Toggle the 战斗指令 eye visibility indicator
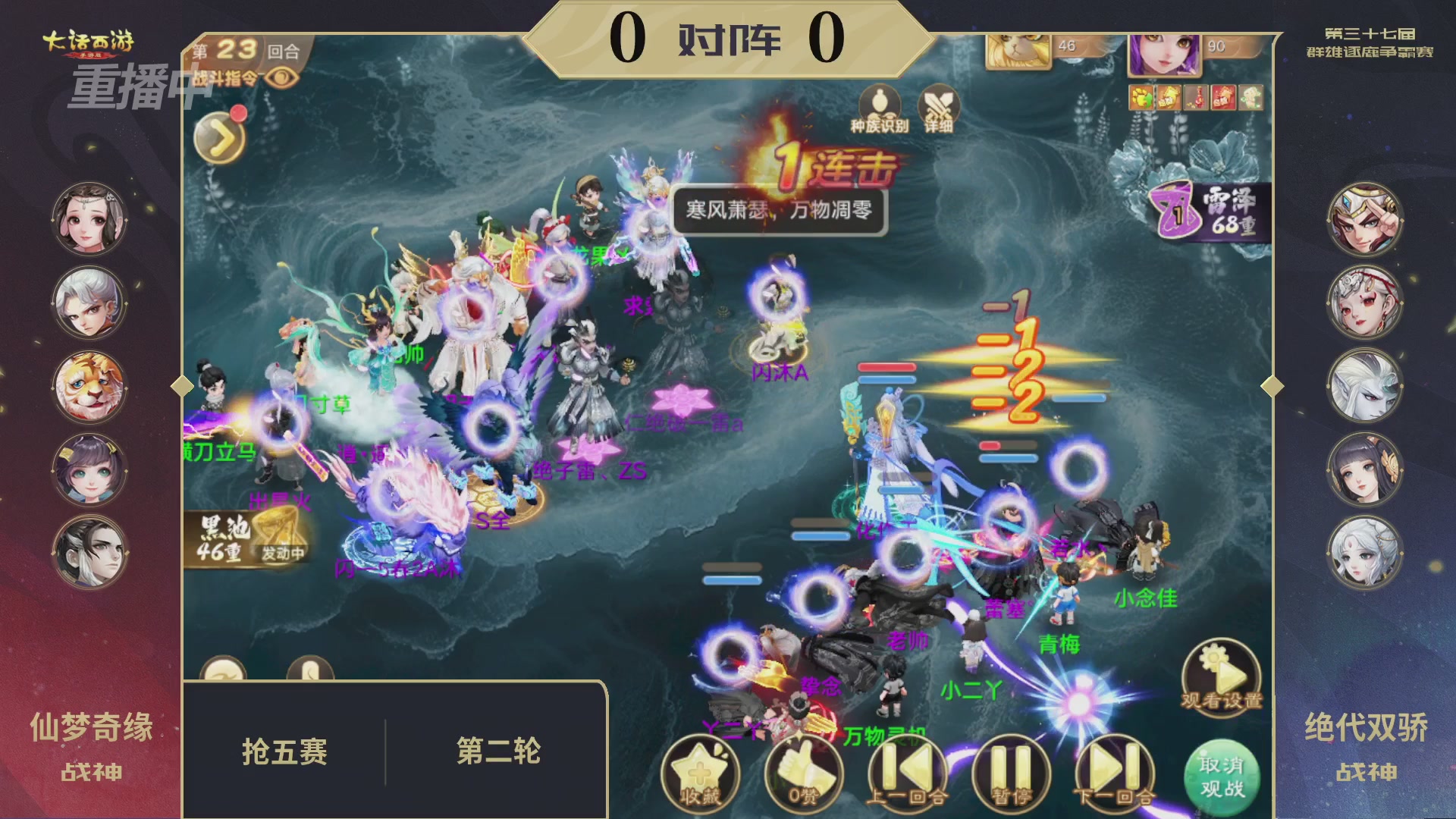 coord(284,78)
